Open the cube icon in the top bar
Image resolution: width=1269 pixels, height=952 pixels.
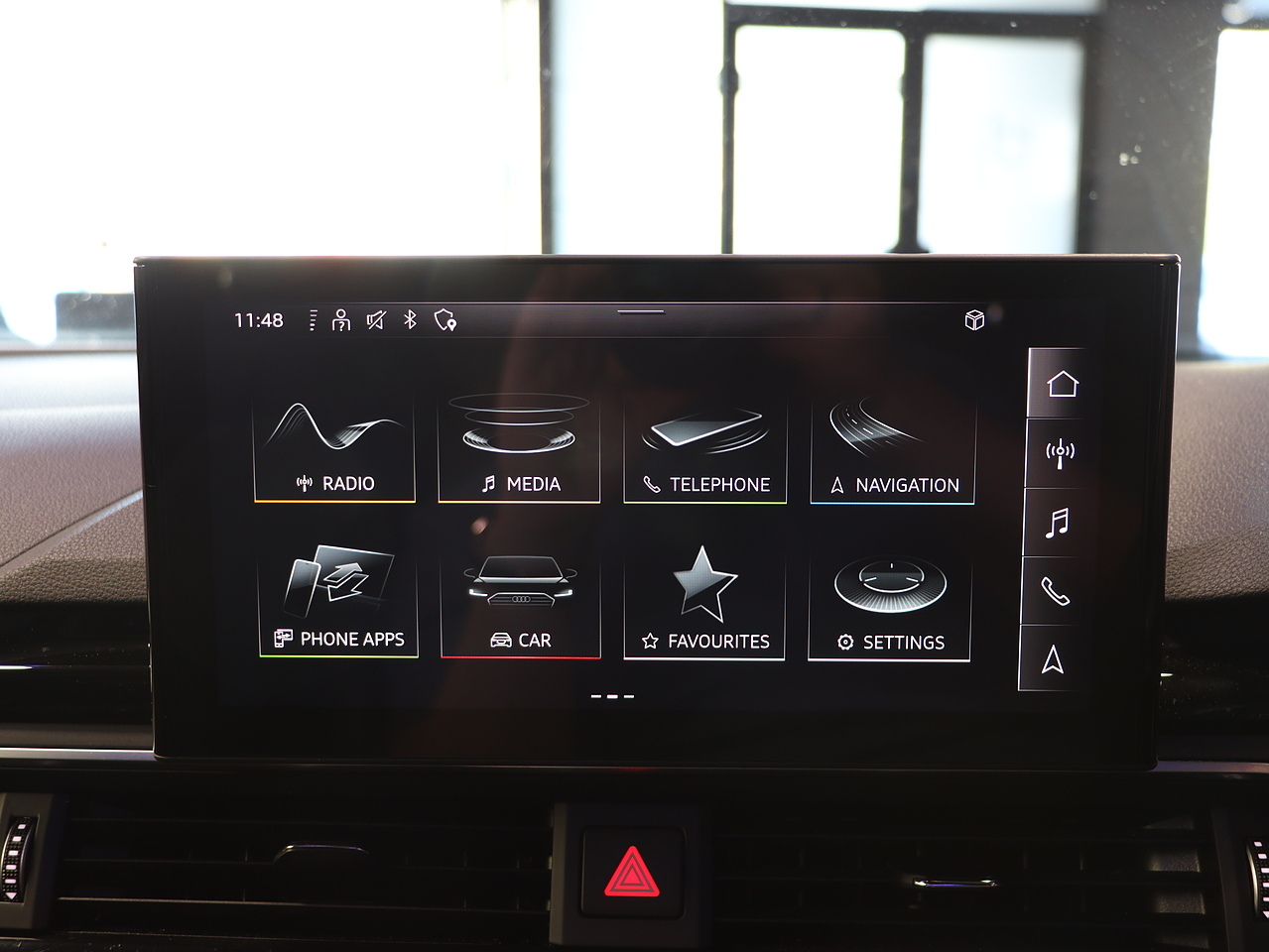(974, 319)
